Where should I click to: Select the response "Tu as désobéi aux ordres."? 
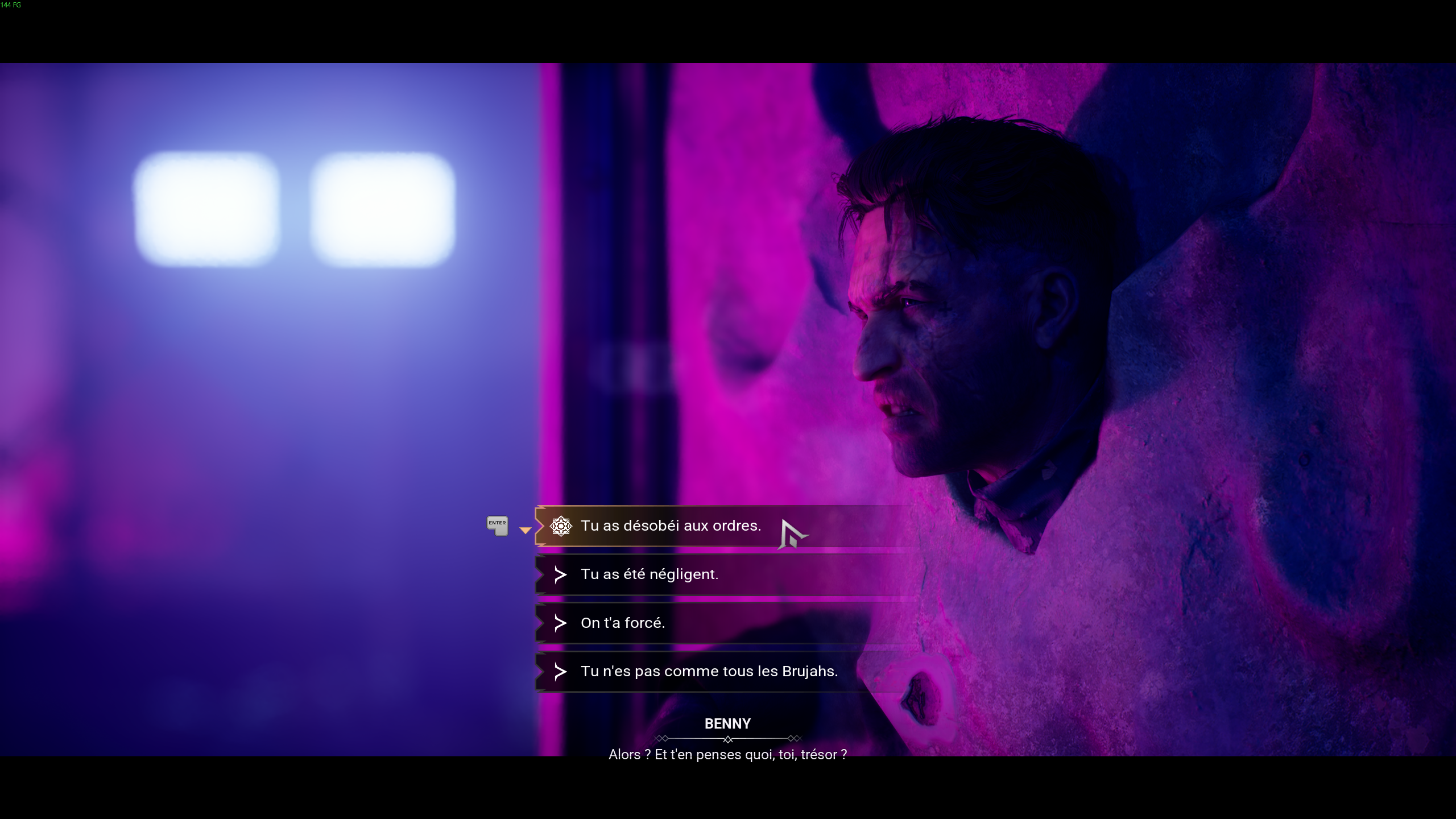pos(671,526)
